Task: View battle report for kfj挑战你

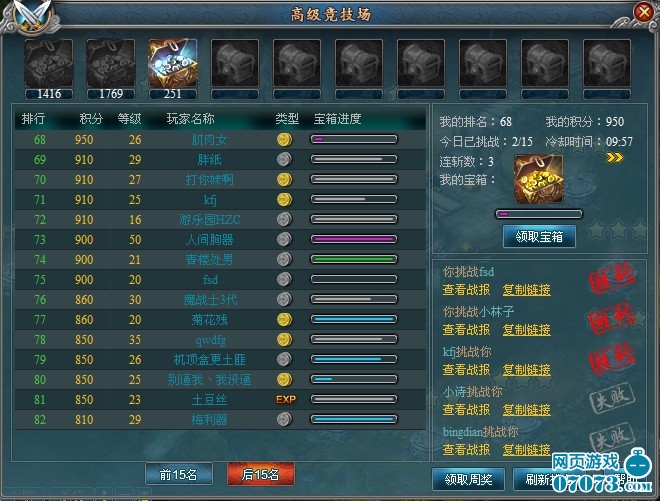Action: [466, 370]
